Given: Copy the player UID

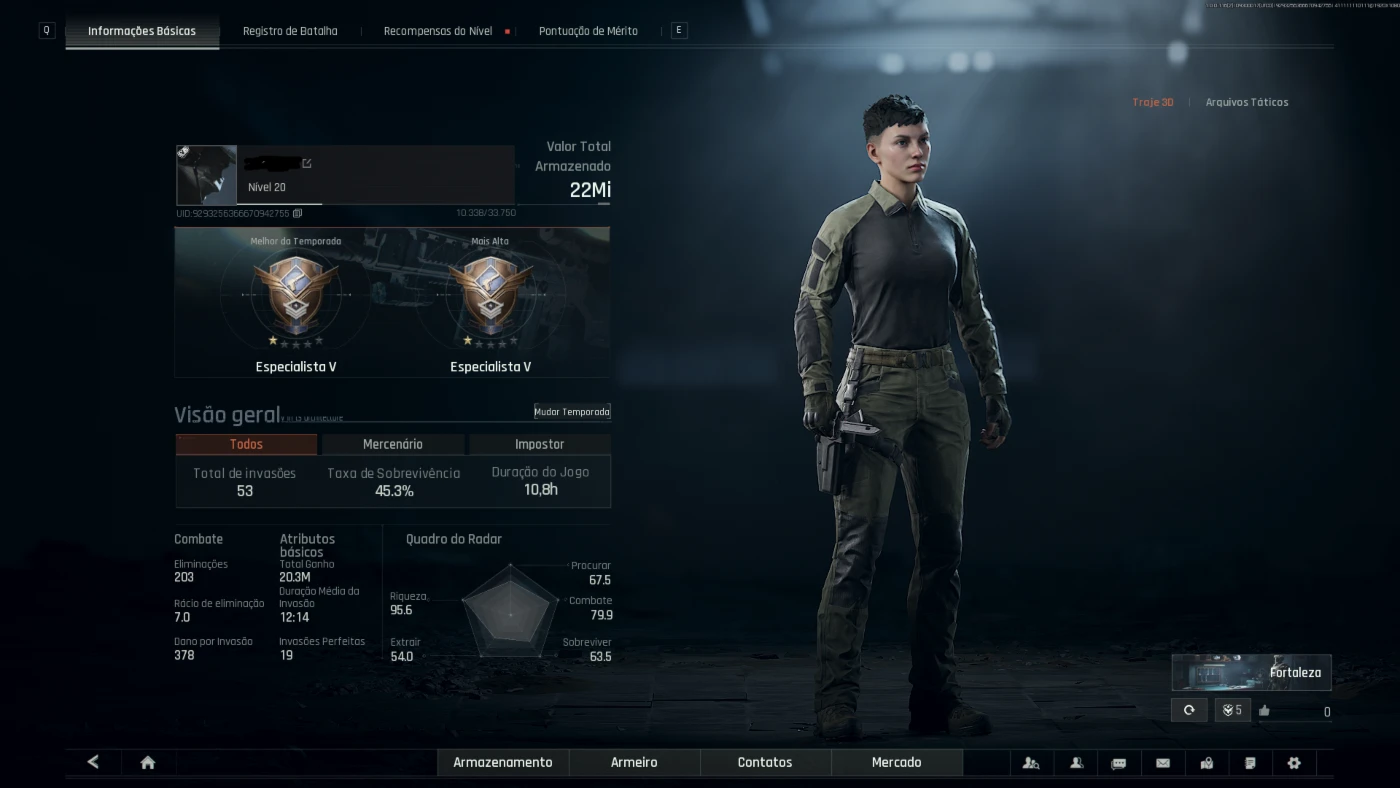Looking at the screenshot, I should [298, 213].
